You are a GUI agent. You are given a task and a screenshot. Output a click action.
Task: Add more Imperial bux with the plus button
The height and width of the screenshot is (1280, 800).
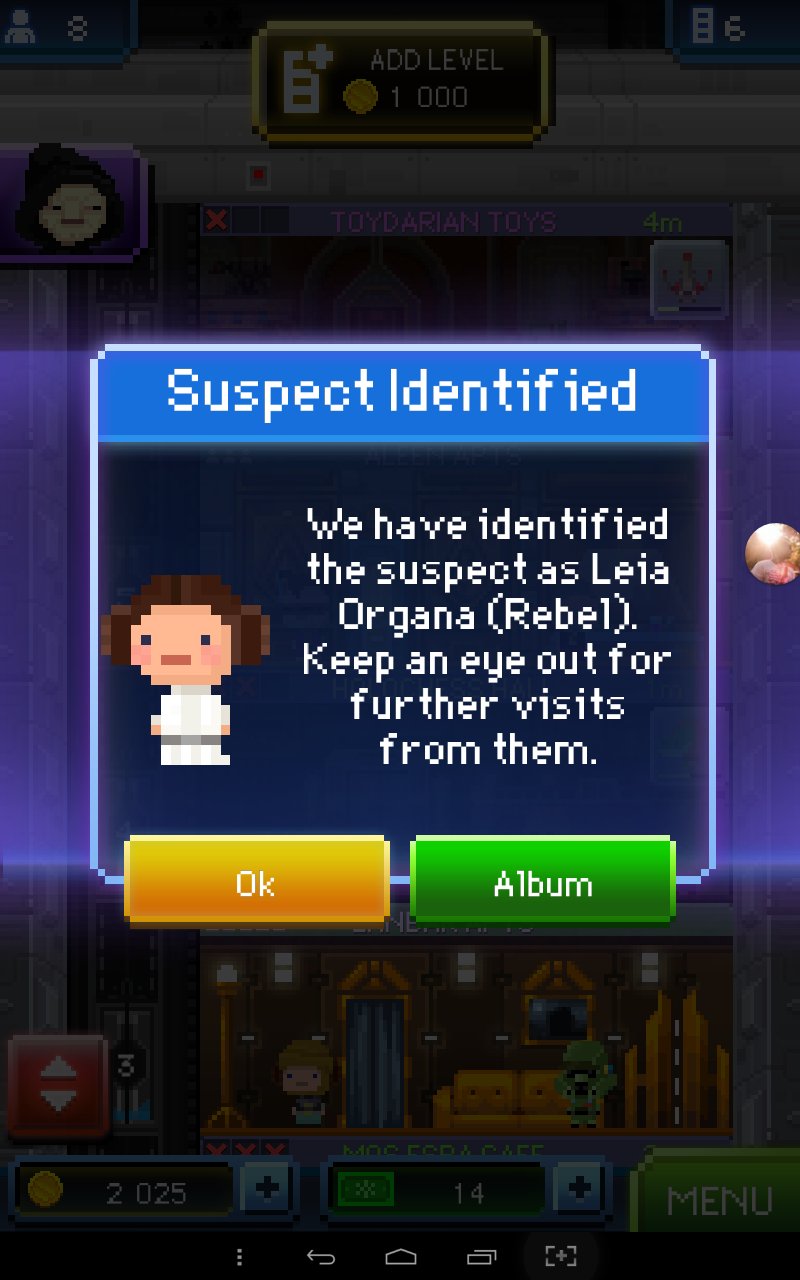577,1190
